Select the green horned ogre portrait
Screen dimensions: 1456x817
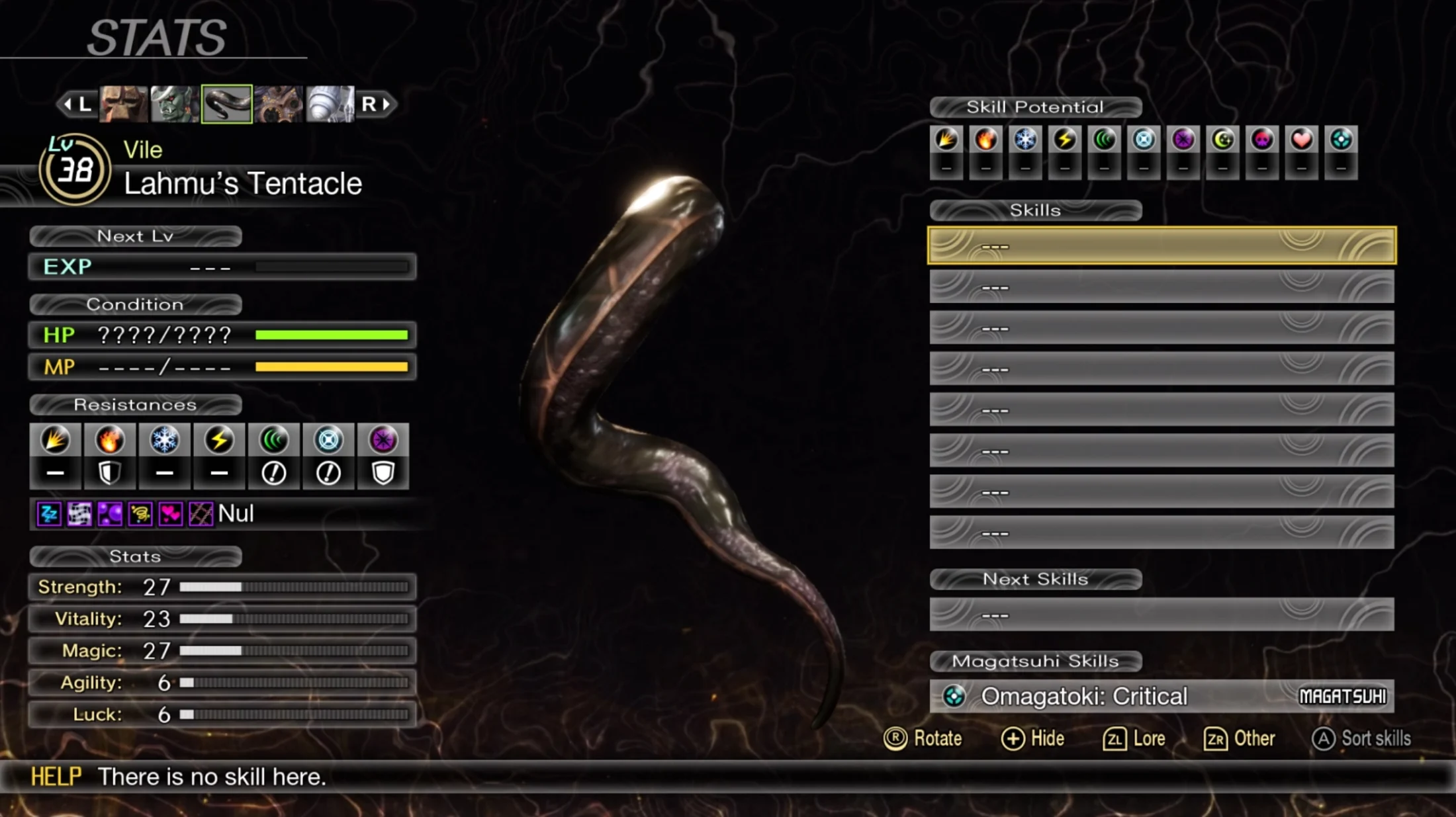(x=175, y=104)
